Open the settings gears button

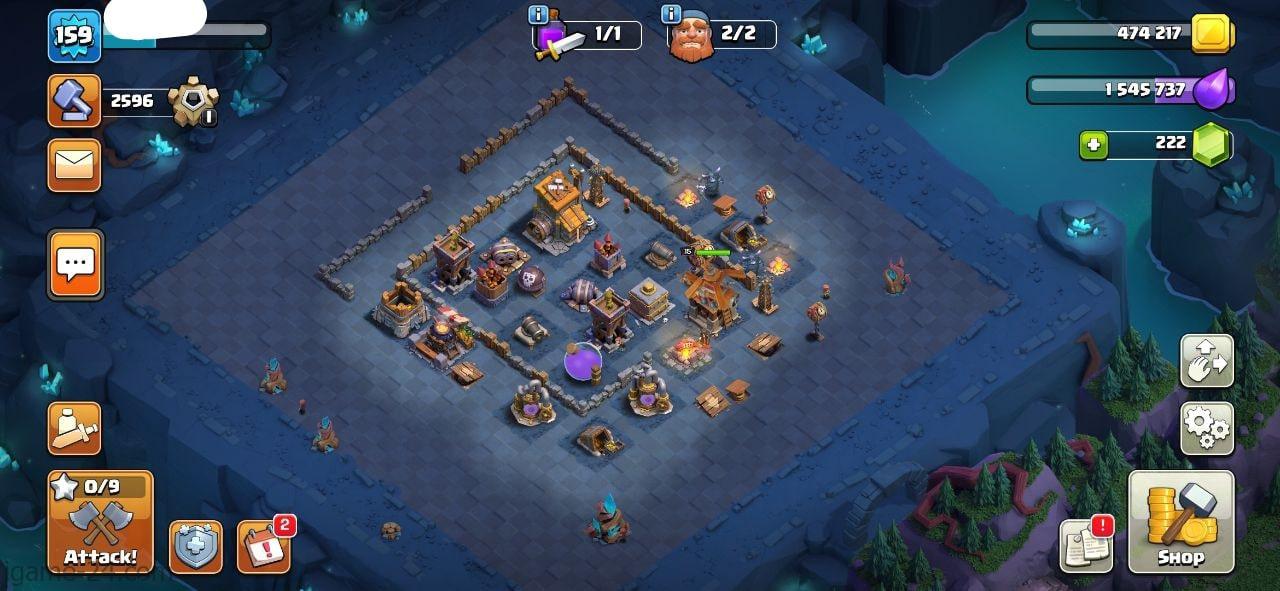(x=1207, y=429)
